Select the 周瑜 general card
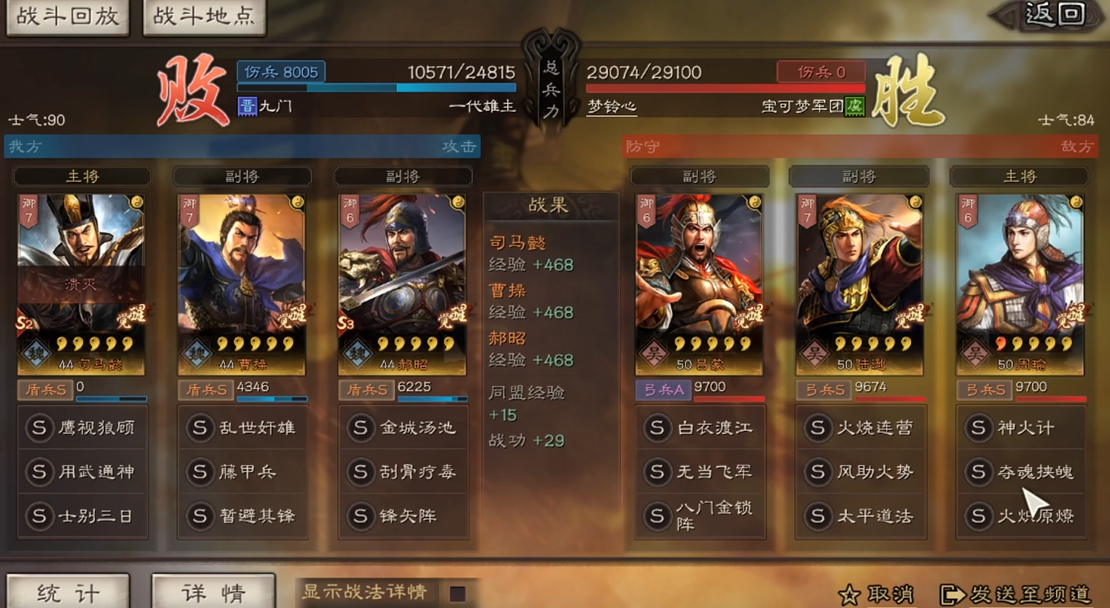 [1020, 284]
